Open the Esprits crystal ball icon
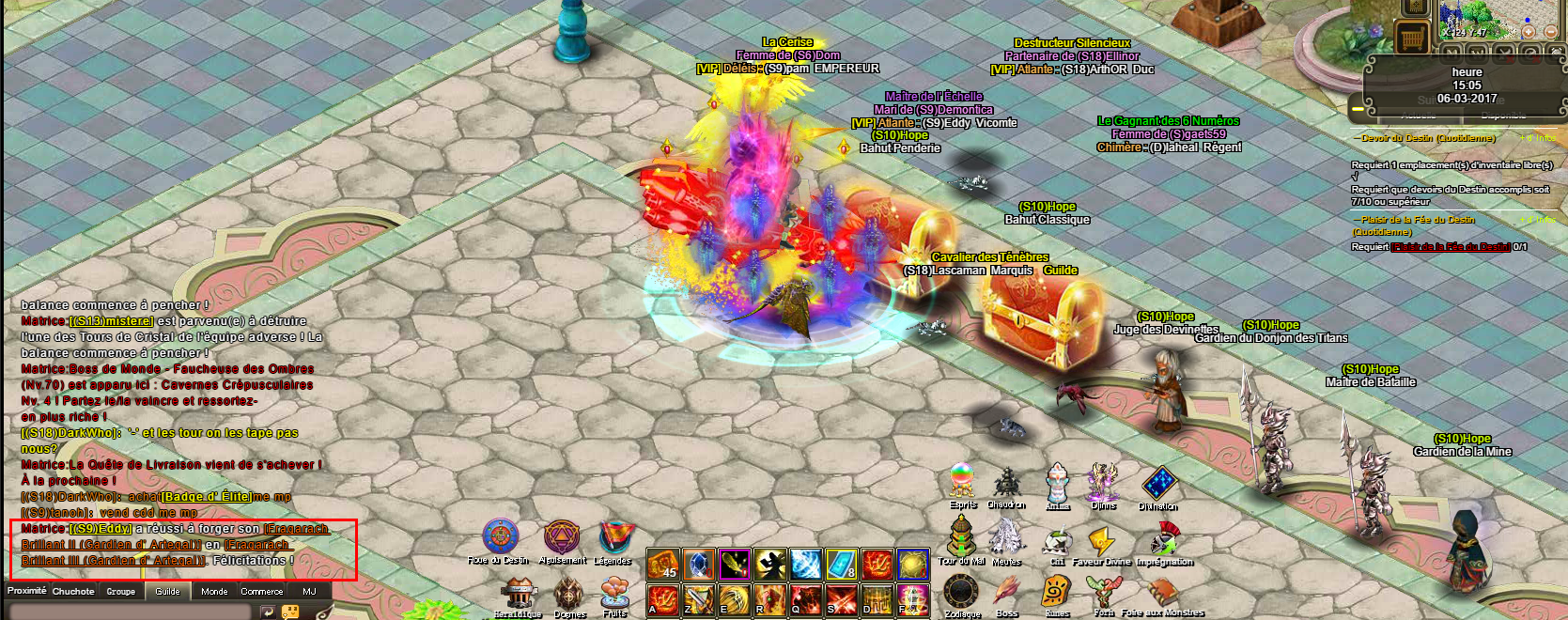Image resolution: width=1568 pixels, height=620 pixels. 962,481
